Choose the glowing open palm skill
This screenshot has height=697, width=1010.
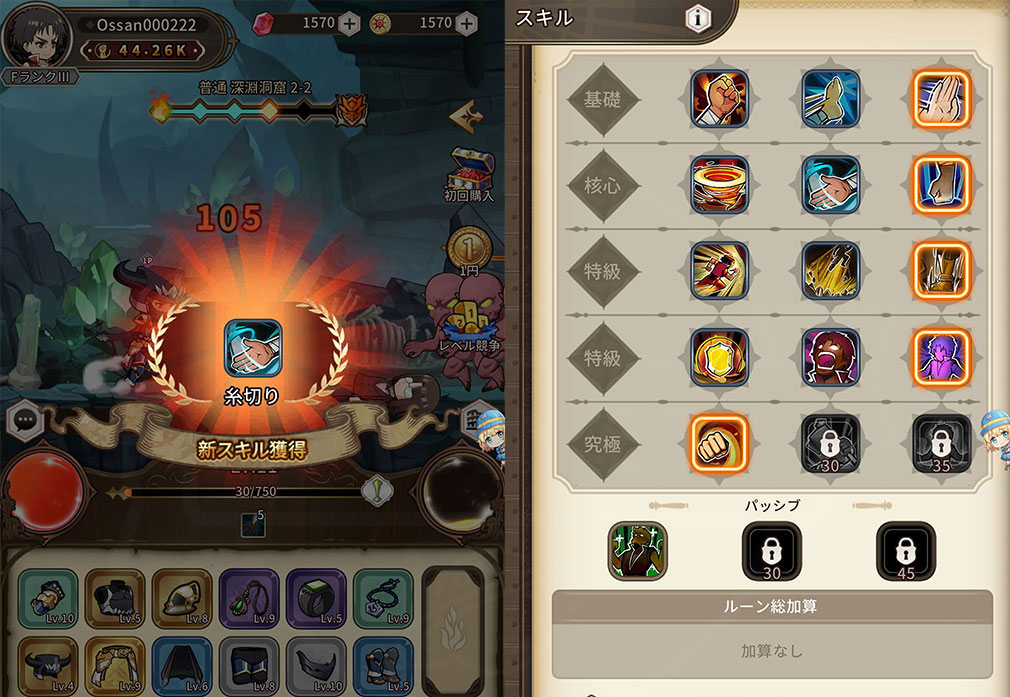(x=941, y=98)
